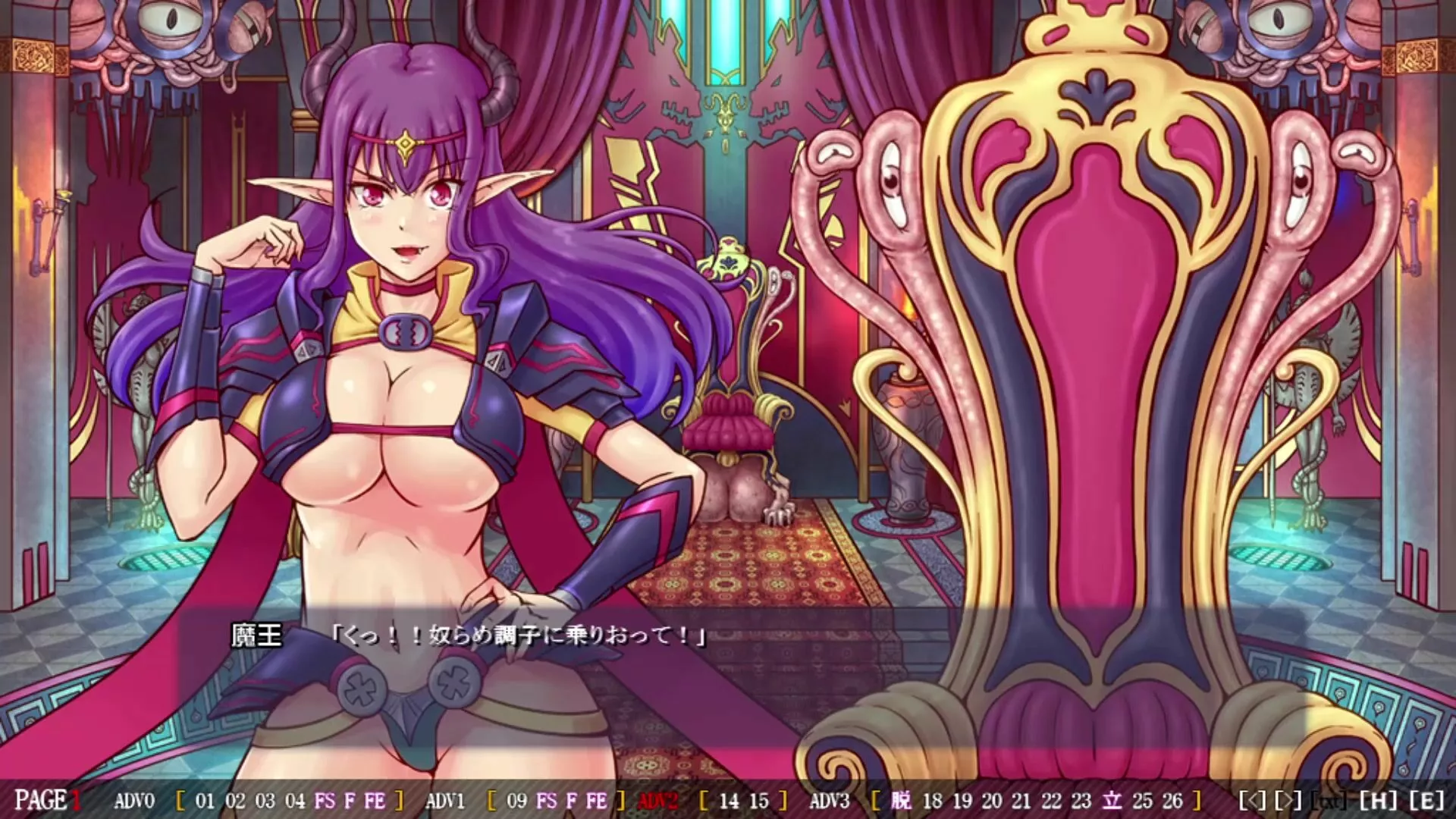
Task: Go to scene 14
Action: click(728, 800)
